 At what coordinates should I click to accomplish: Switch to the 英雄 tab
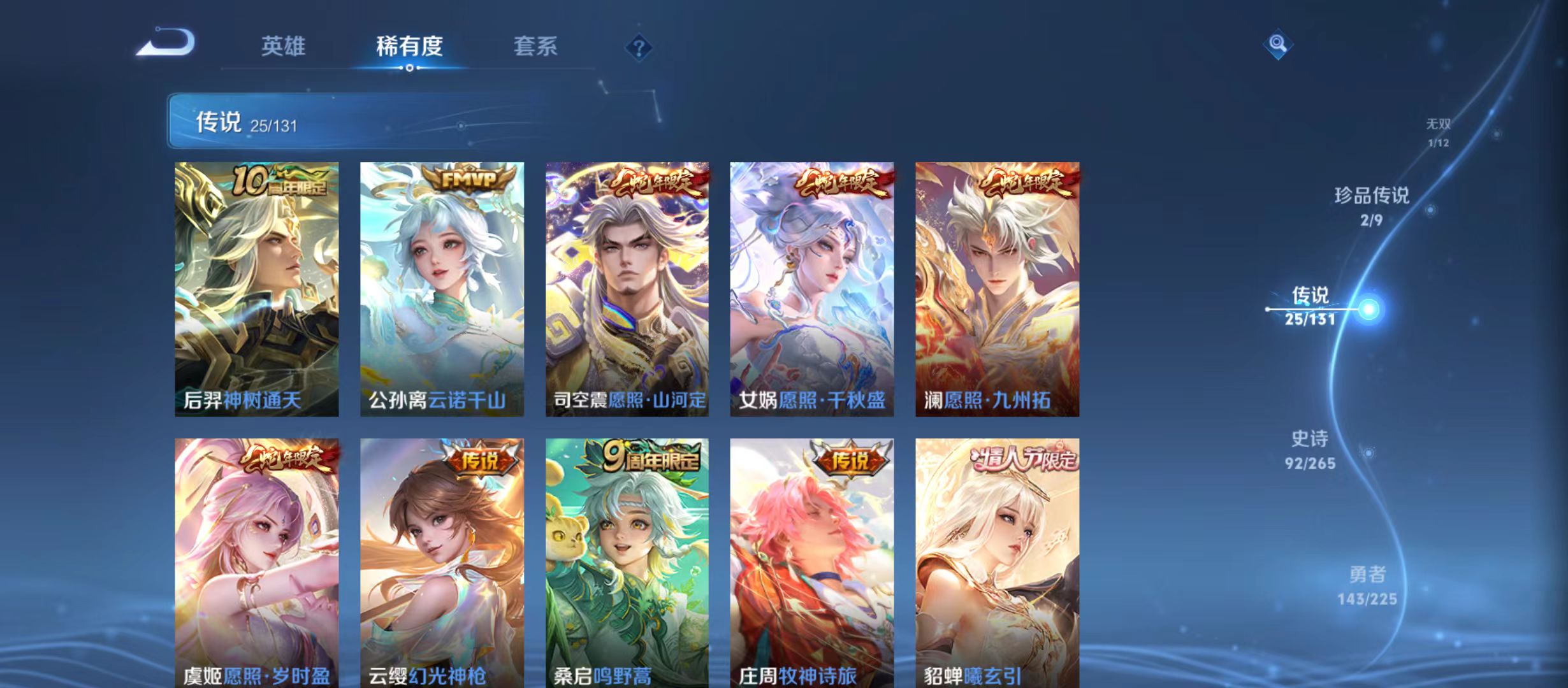click(283, 46)
